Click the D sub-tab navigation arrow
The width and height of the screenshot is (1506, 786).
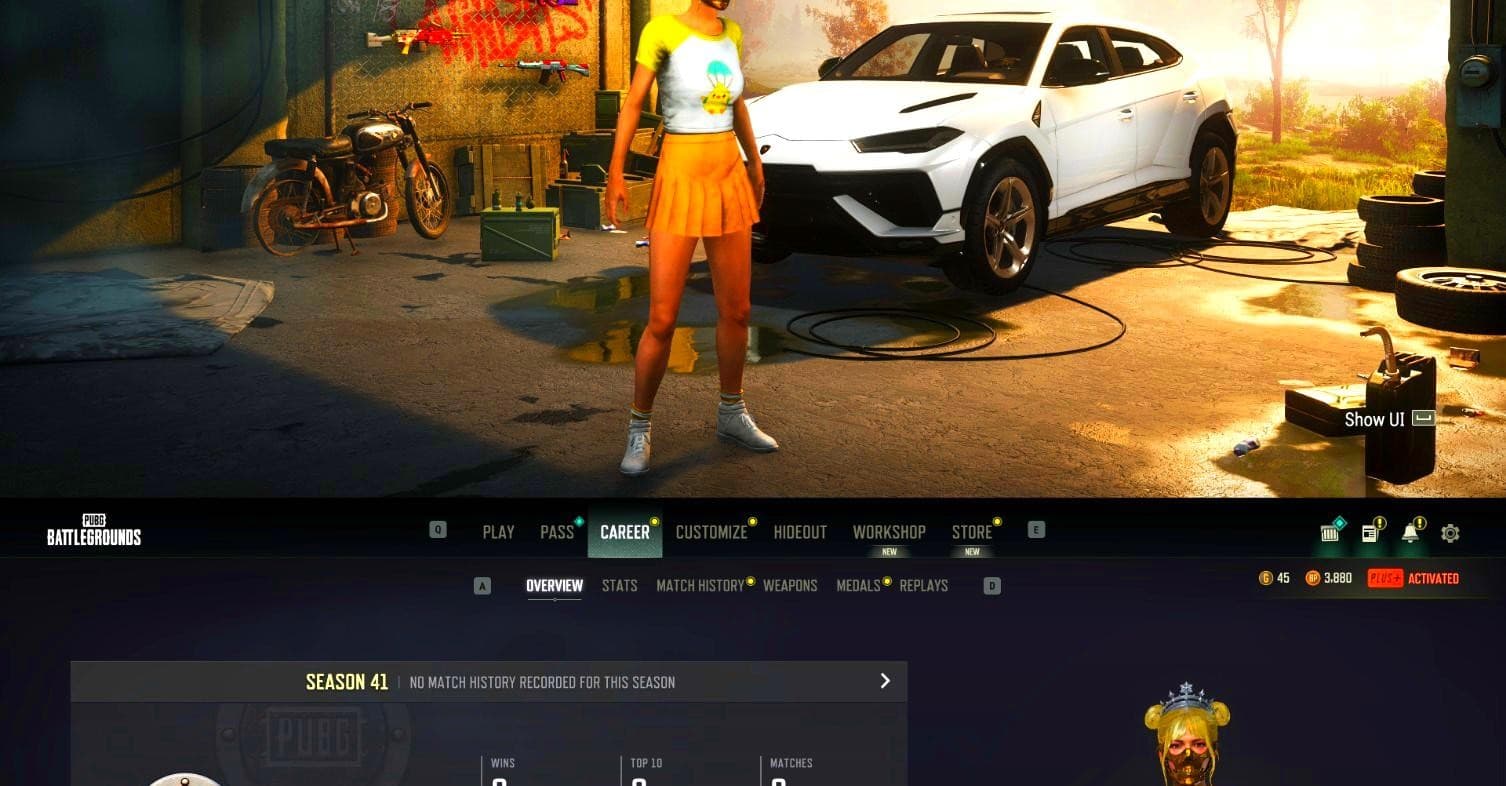point(992,585)
